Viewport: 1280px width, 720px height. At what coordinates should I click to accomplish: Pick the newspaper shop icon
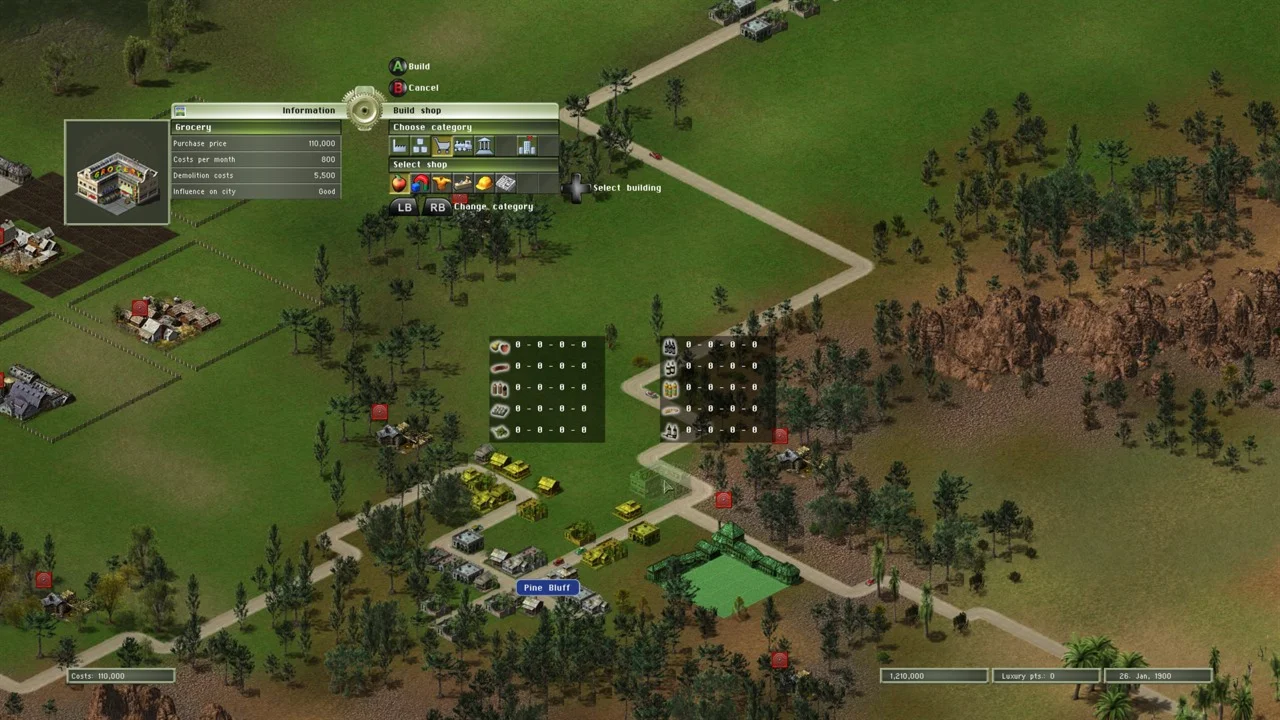[x=505, y=183]
